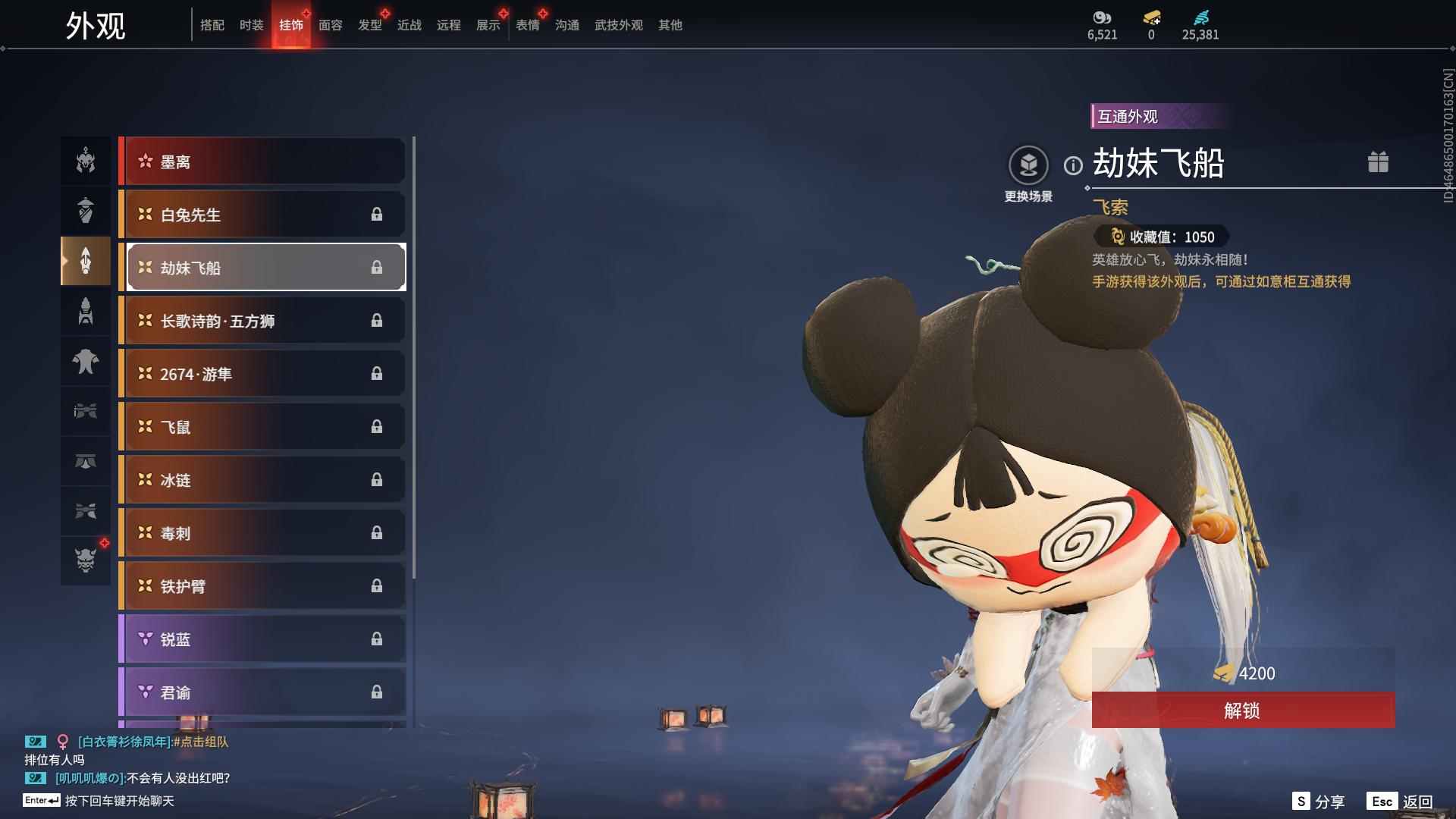Click the gift icon near the item name
Viewport: 1456px width, 819px height.
pyautogui.click(x=1379, y=162)
